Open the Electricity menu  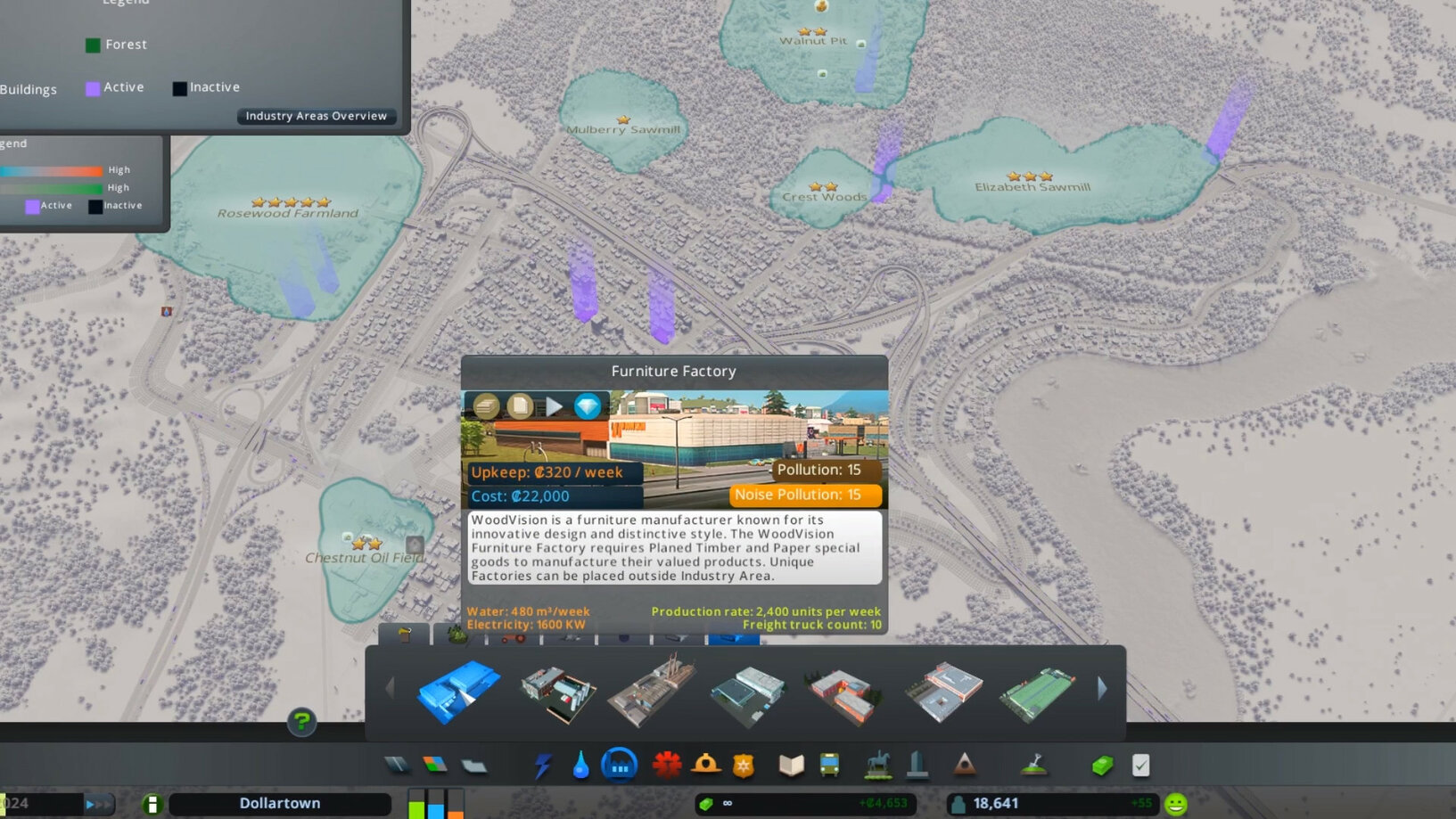(x=541, y=764)
